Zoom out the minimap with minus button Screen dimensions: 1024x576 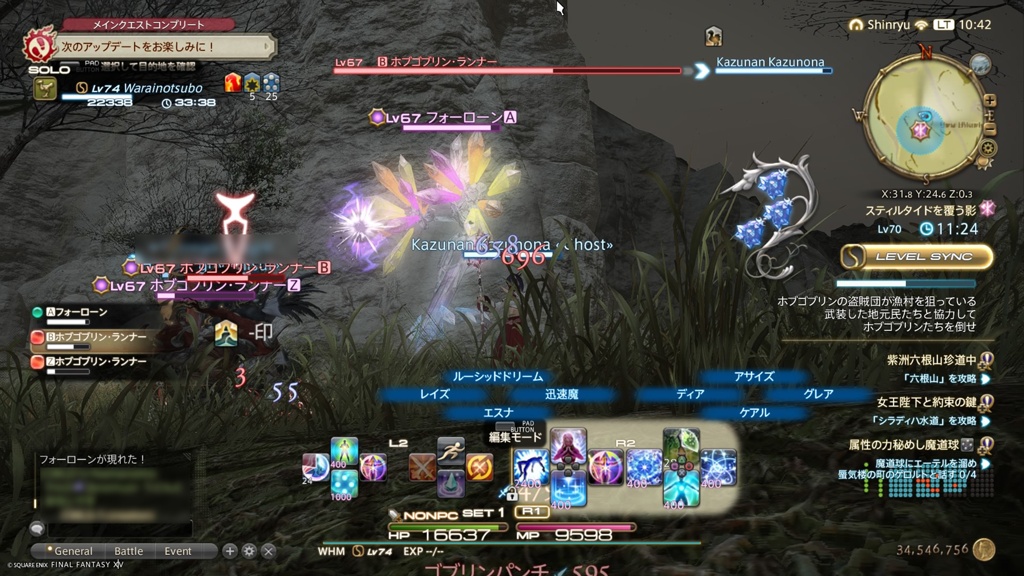(x=990, y=129)
